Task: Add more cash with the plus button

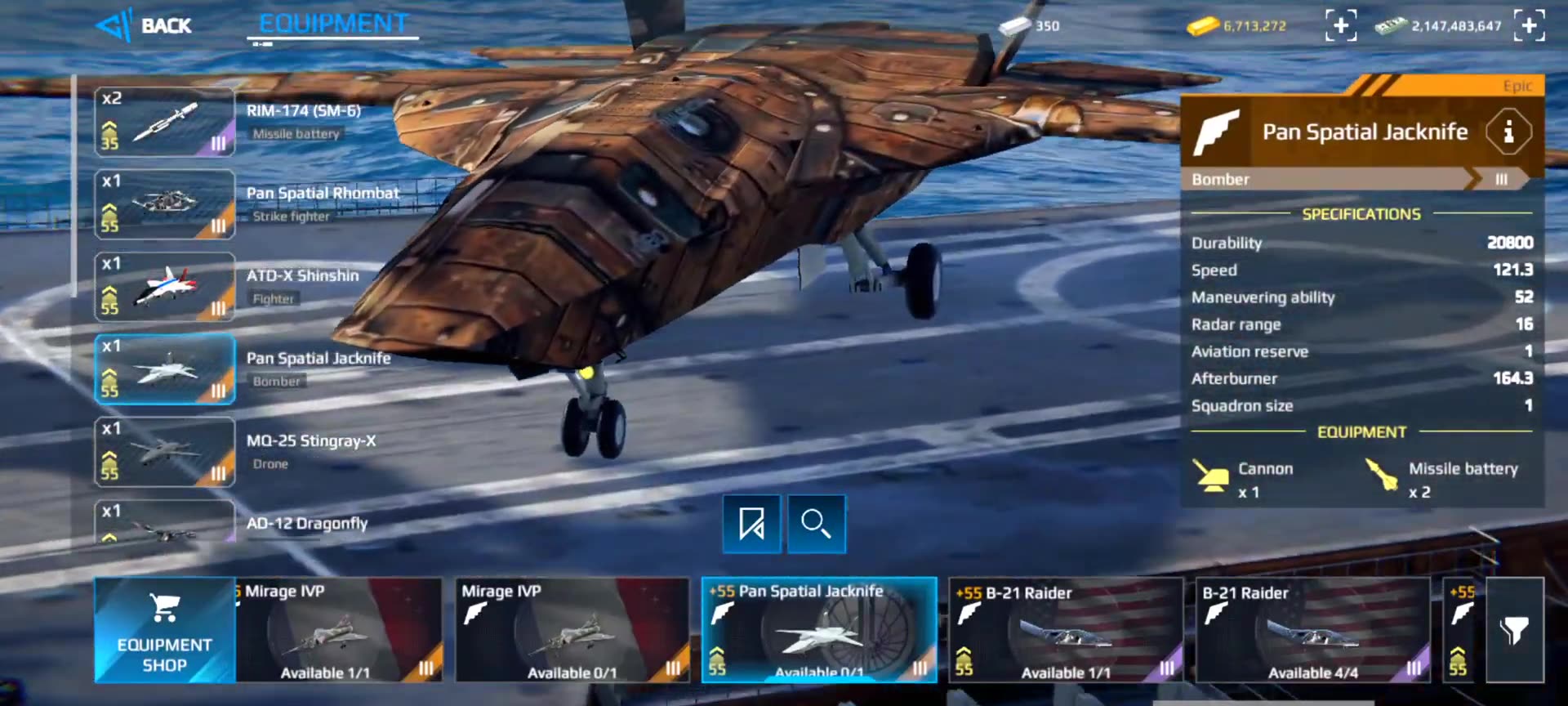Action: point(1529,26)
